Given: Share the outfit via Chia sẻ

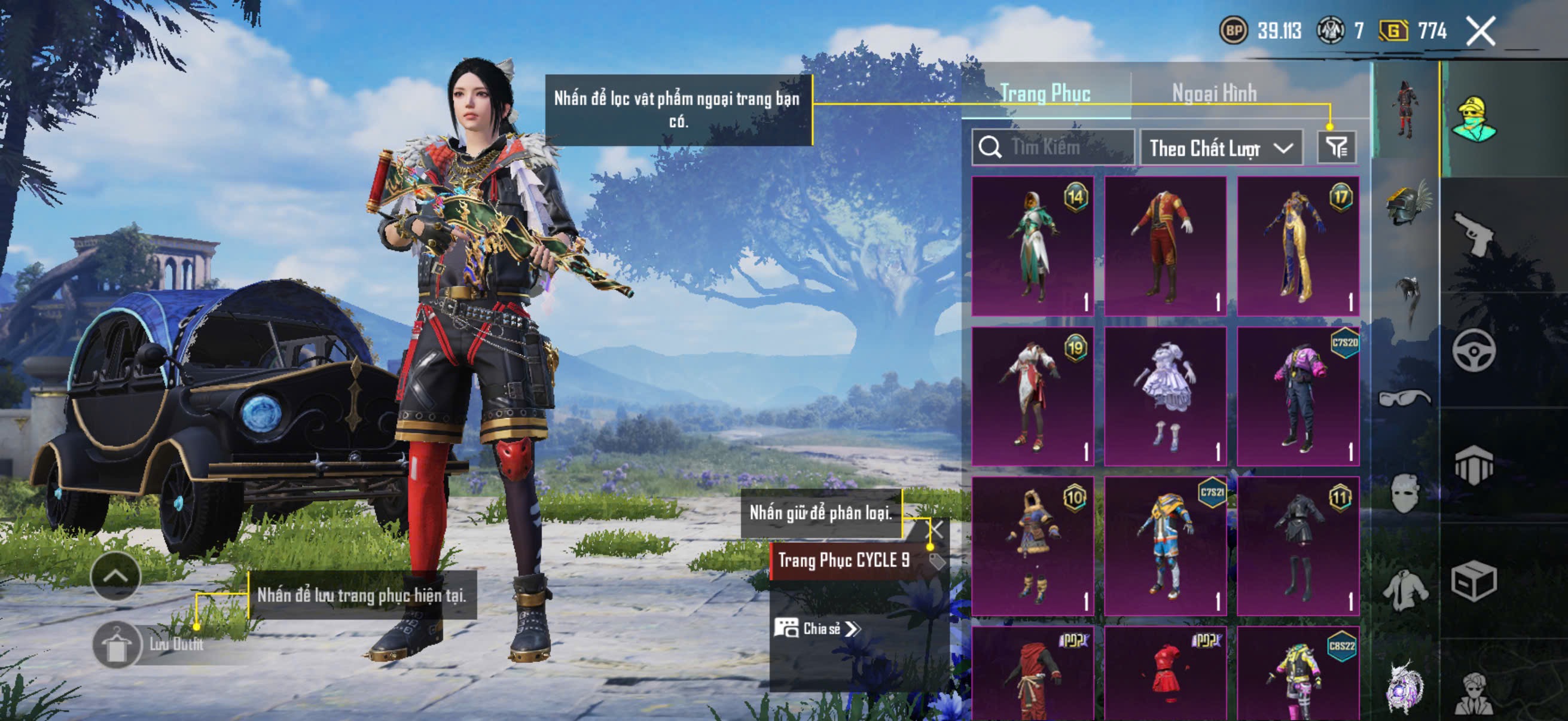Looking at the screenshot, I should [817, 628].
